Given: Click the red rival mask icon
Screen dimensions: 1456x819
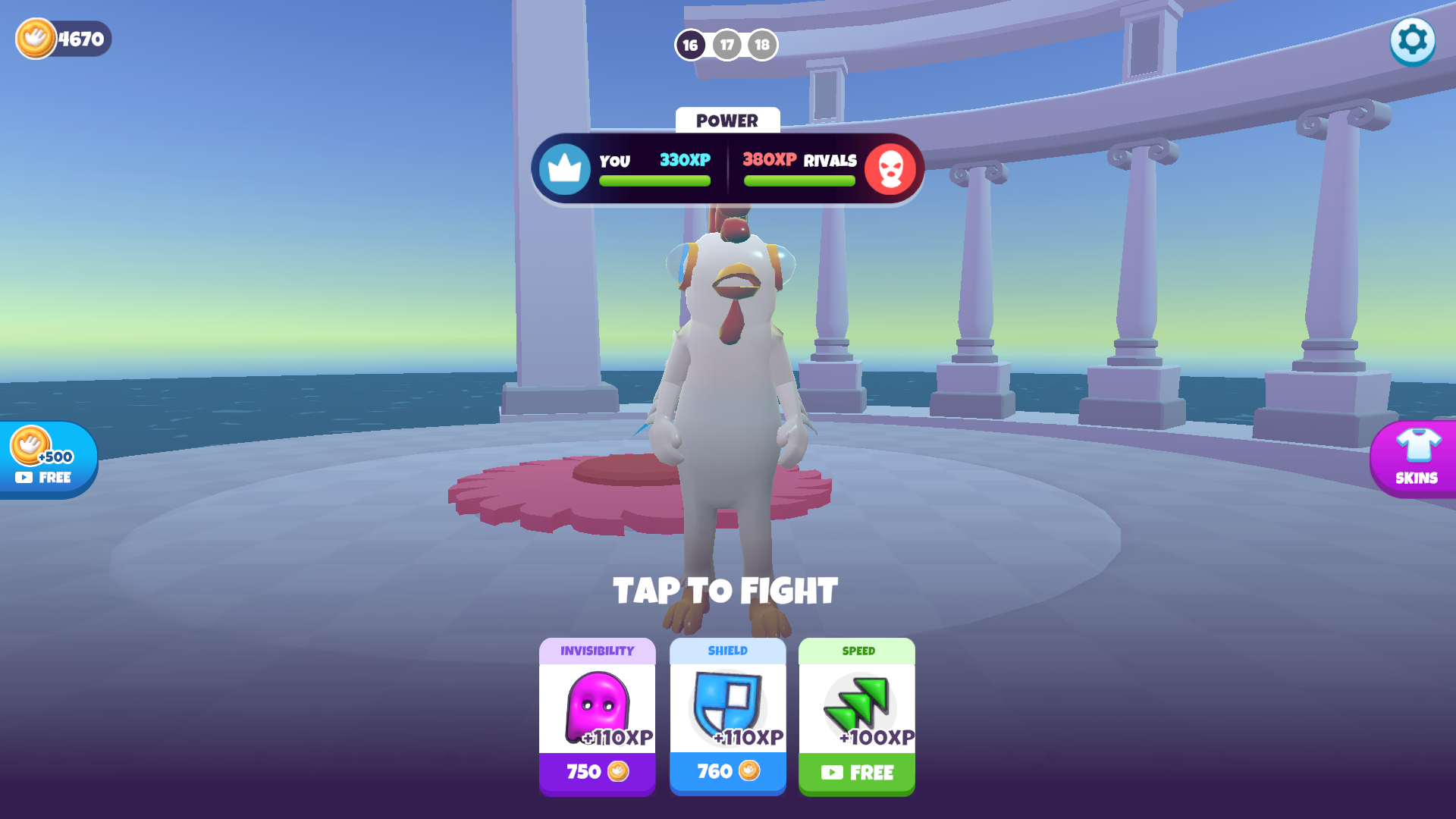Looking at the screenshot, I should tap(893, 168).
